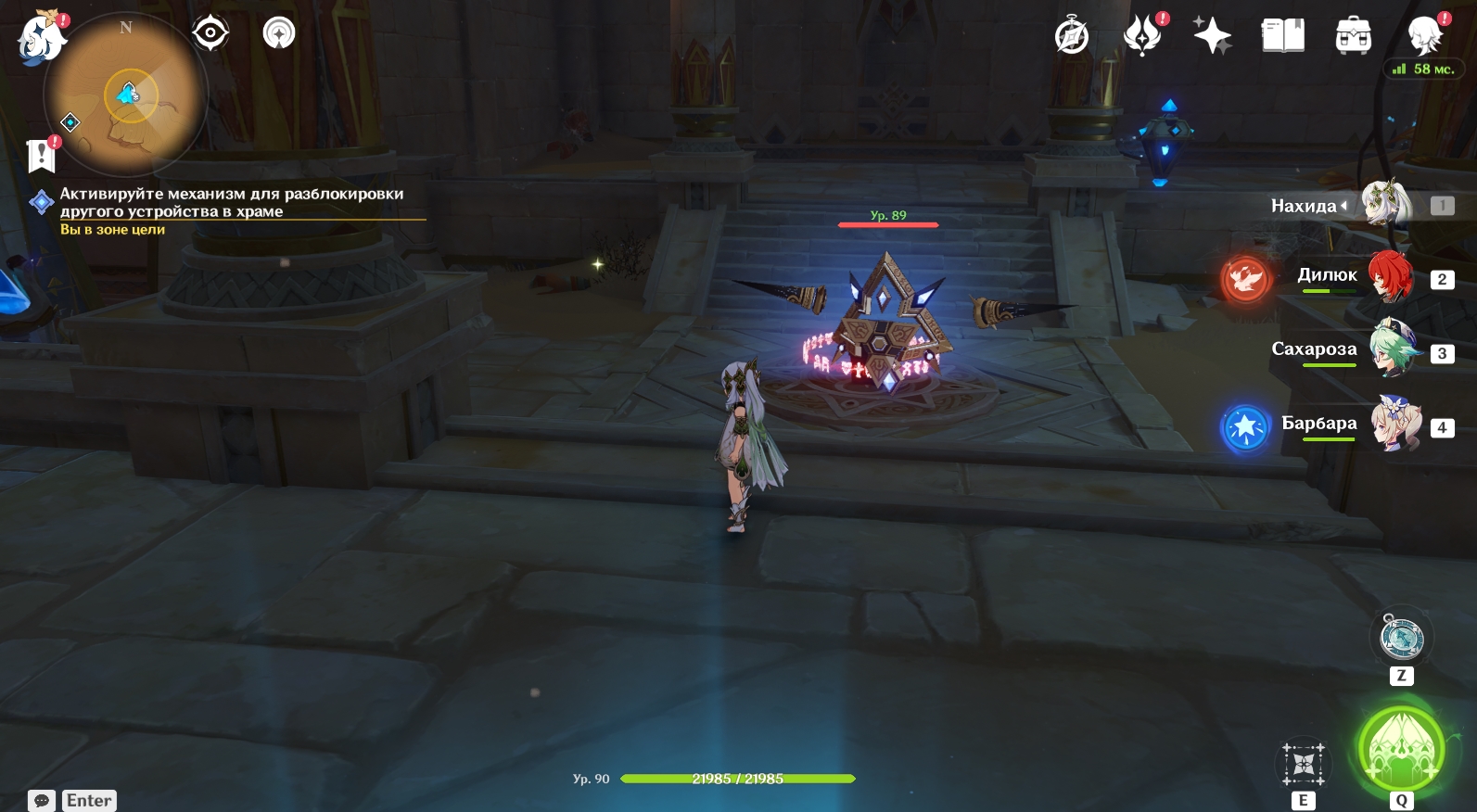Open the chat box
The height and width of the screenshot is (812, 1477).
[x=42, y=800]
